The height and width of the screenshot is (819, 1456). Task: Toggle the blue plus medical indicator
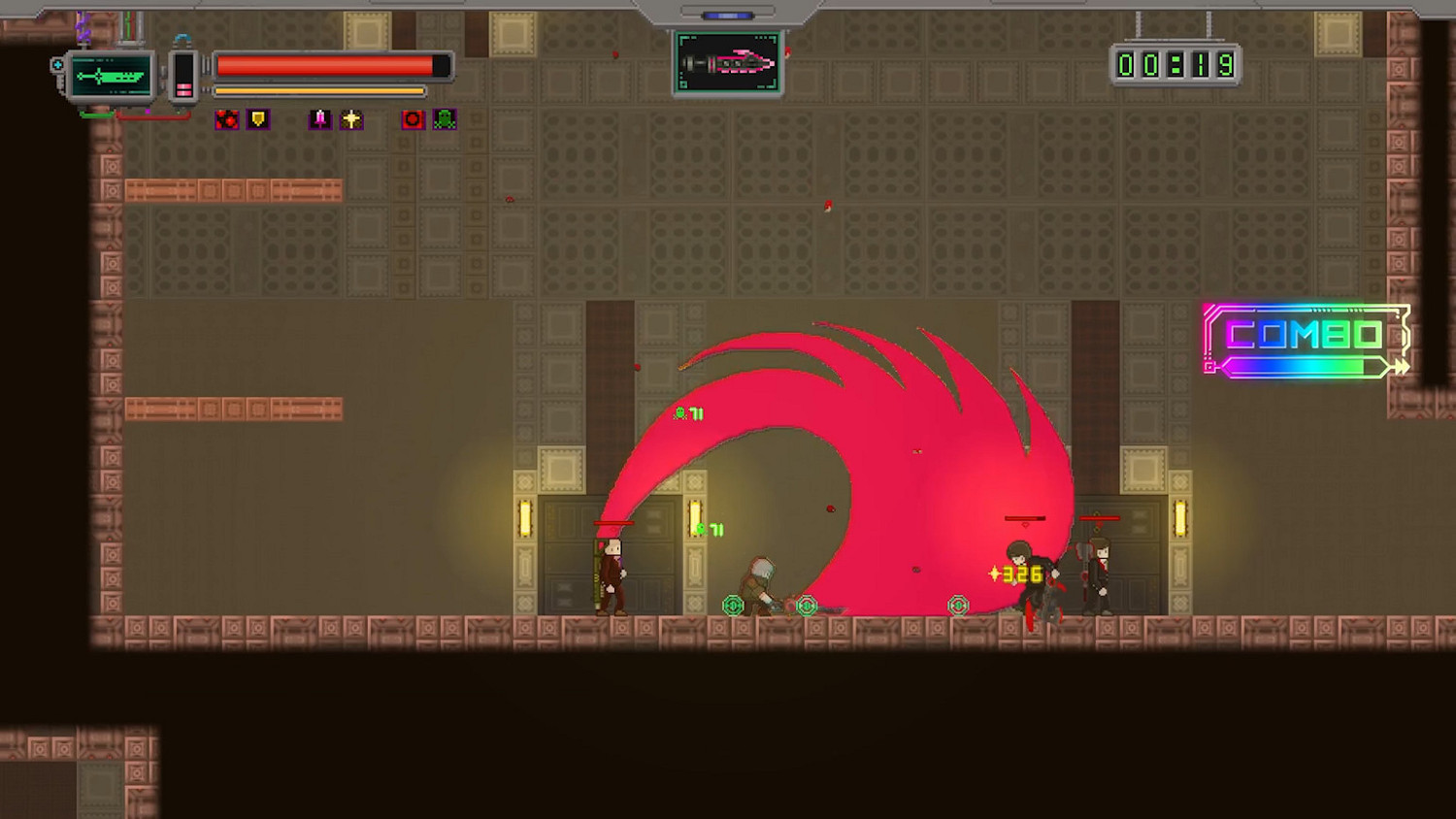(56, 64)
